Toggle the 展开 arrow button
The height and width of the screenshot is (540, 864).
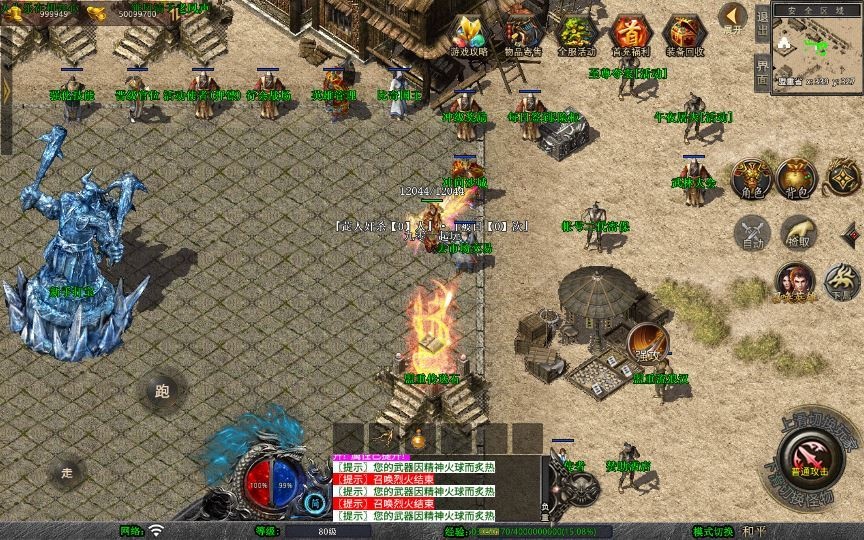(733, 17)
